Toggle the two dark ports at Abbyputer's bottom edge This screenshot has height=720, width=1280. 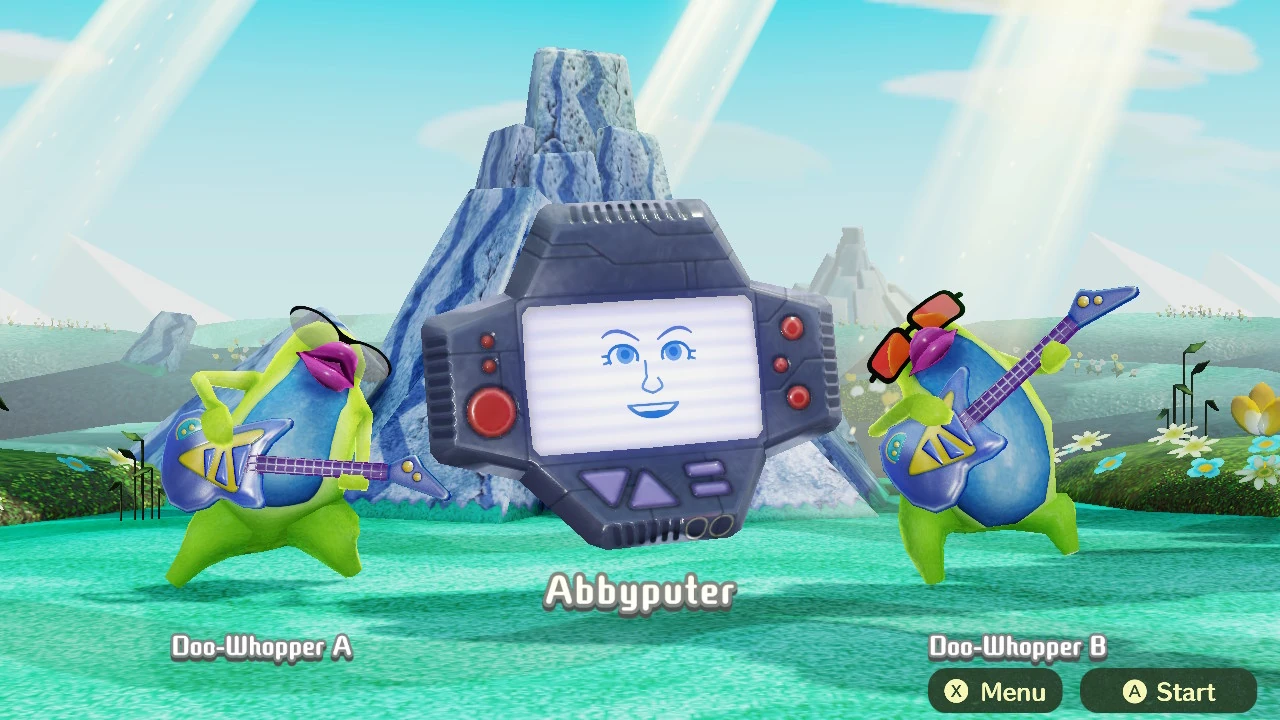707,525
